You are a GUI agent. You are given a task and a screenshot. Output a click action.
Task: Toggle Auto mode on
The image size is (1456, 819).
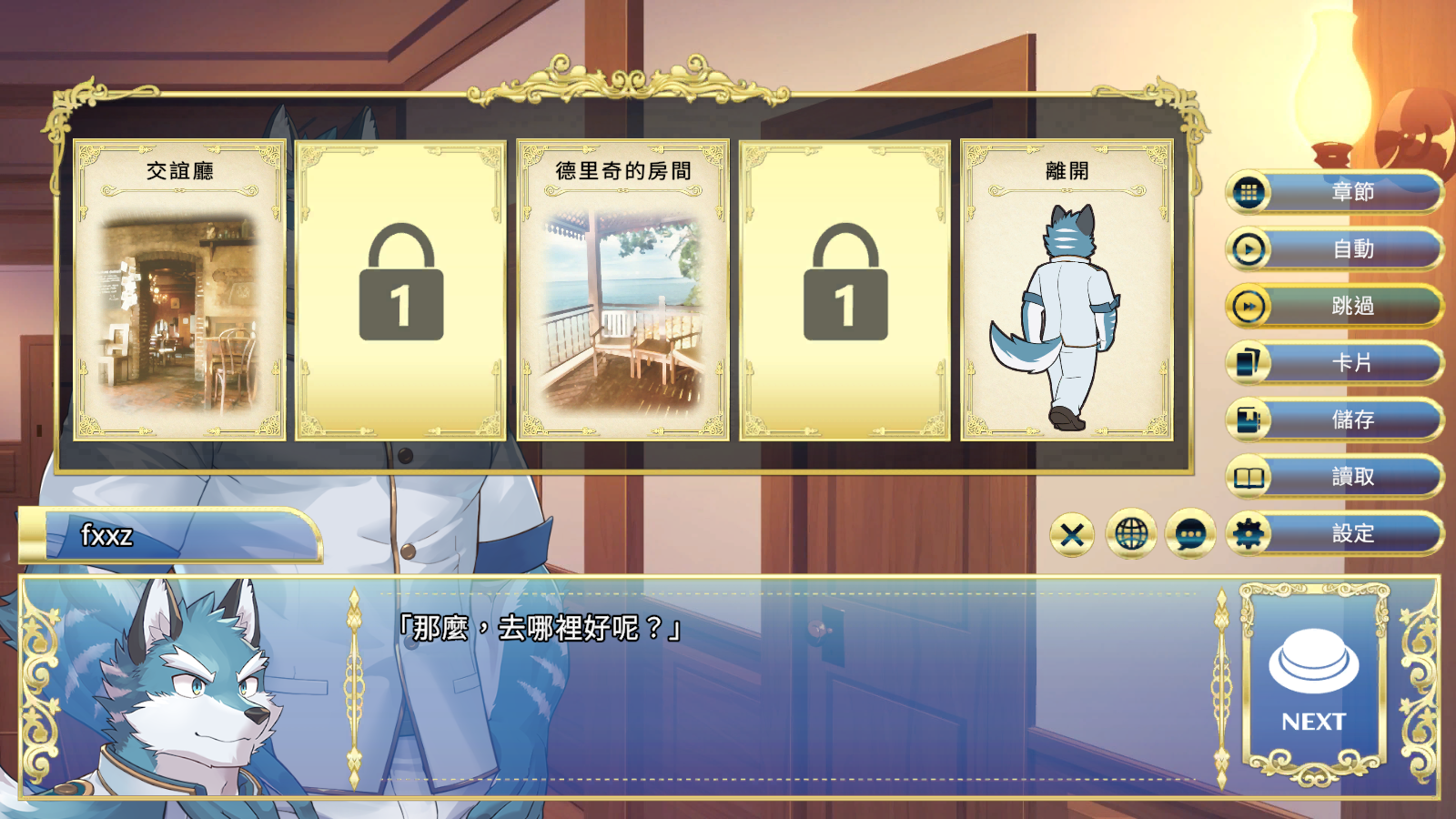coord(1333,249)
